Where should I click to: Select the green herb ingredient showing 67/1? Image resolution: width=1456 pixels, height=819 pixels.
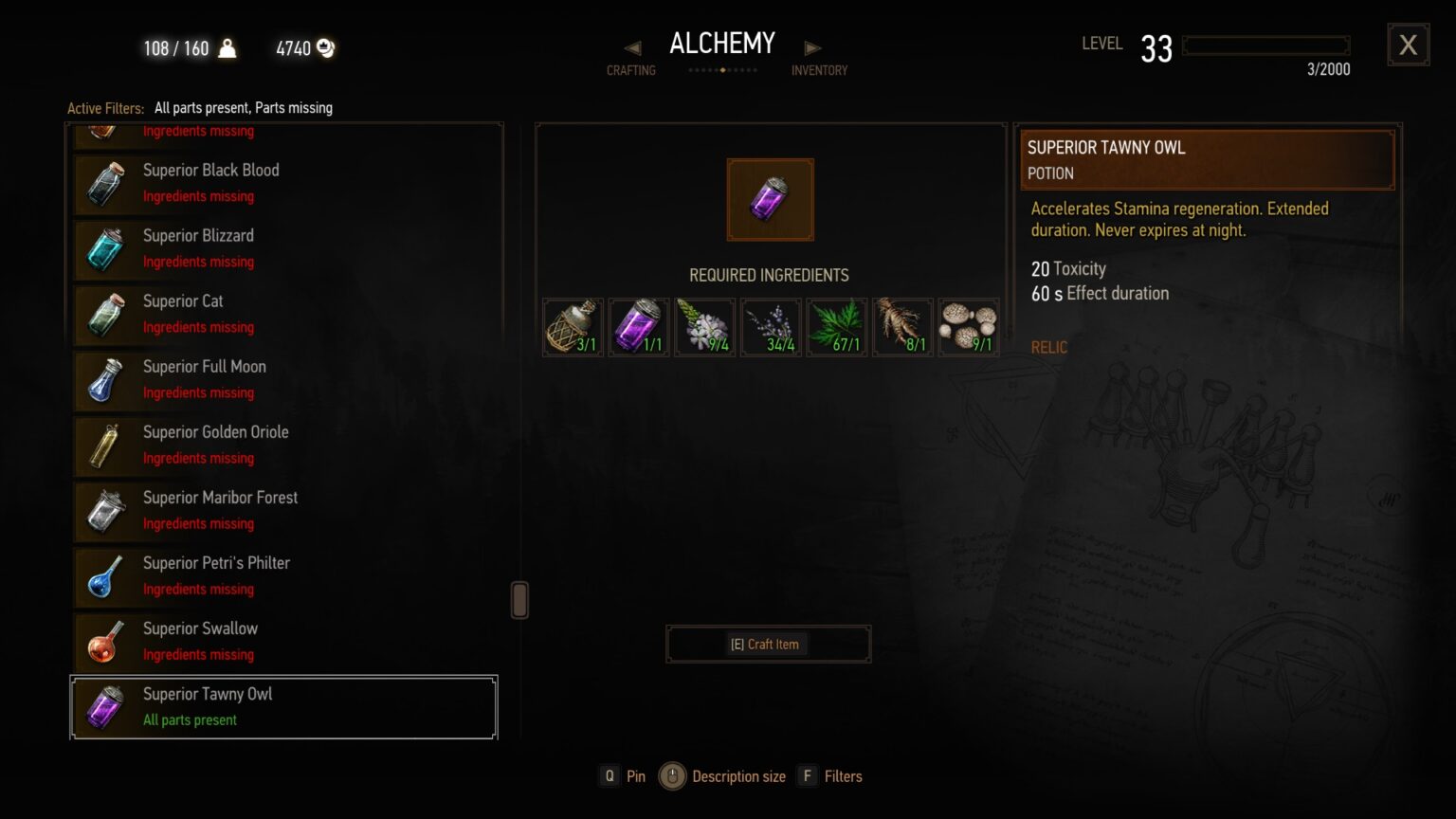[836, 327]
